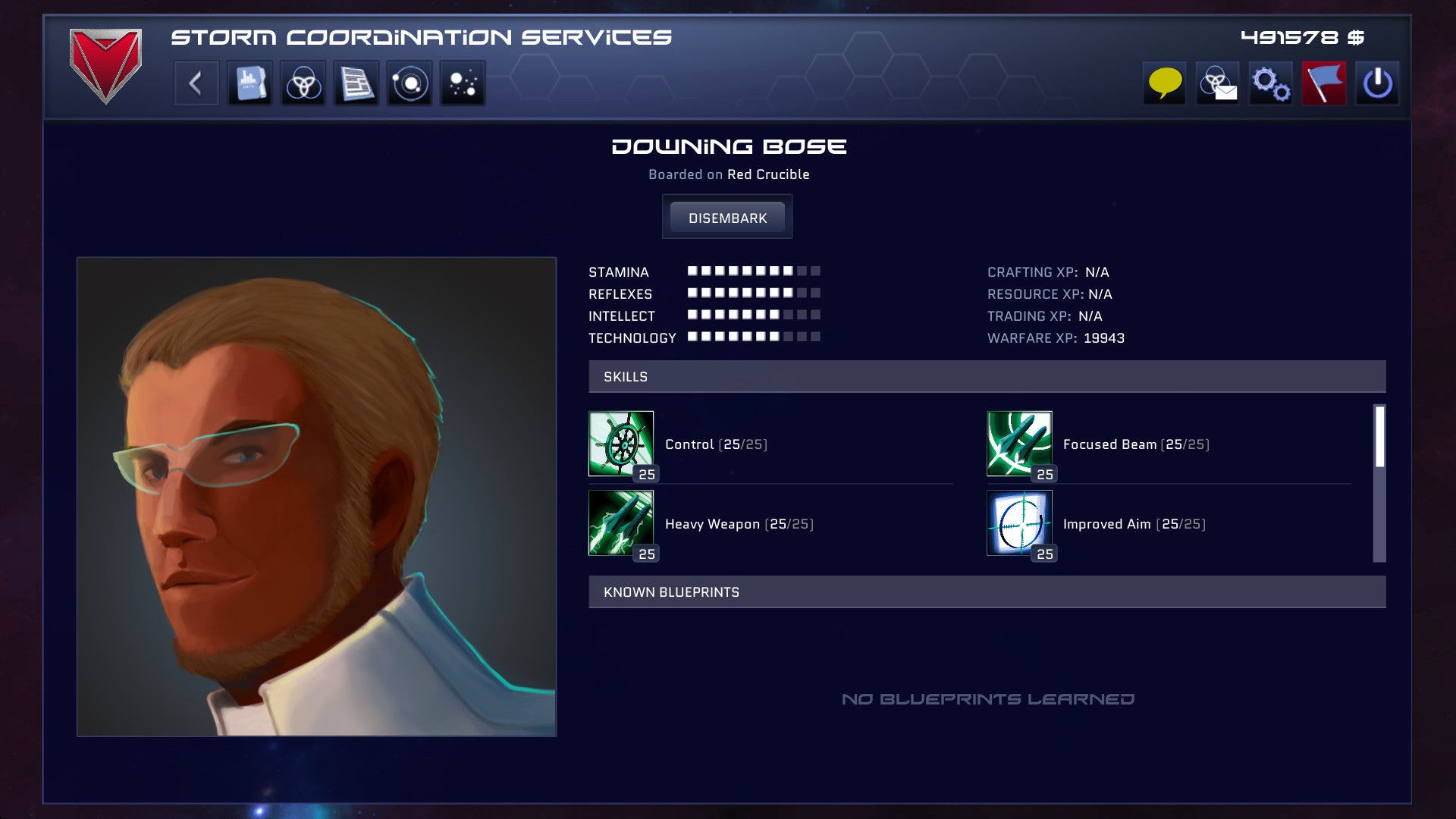Screen dimensions: 1456x819
Task: Open settings with the gears icon
Action: [x=1271, y=83]
